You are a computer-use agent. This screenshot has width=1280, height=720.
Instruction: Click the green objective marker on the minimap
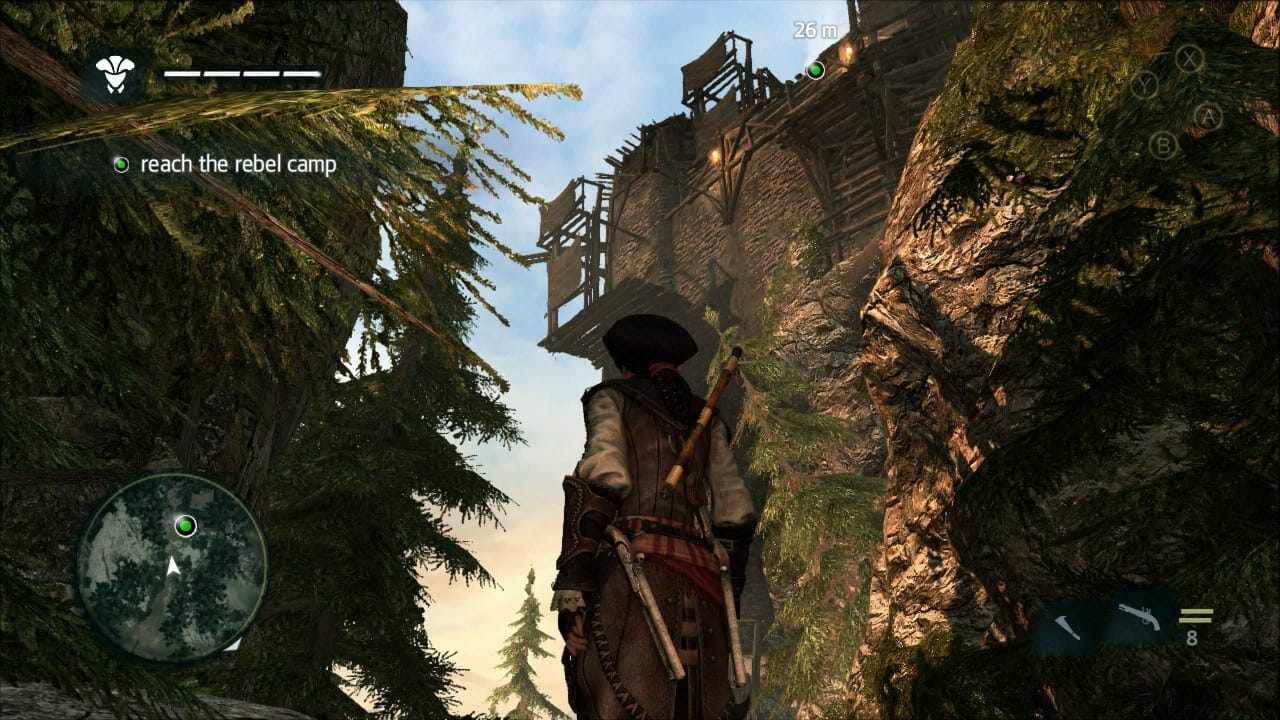(x=185, y=524)
